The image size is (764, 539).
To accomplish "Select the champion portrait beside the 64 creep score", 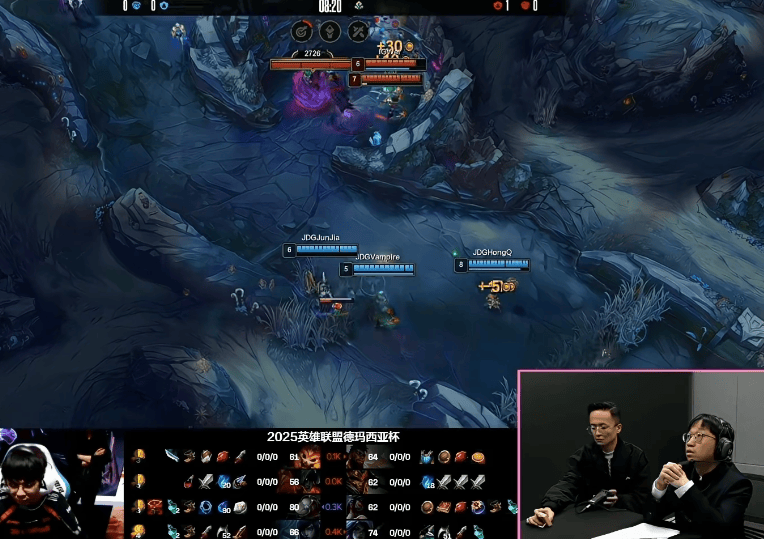I will [356, 458].
